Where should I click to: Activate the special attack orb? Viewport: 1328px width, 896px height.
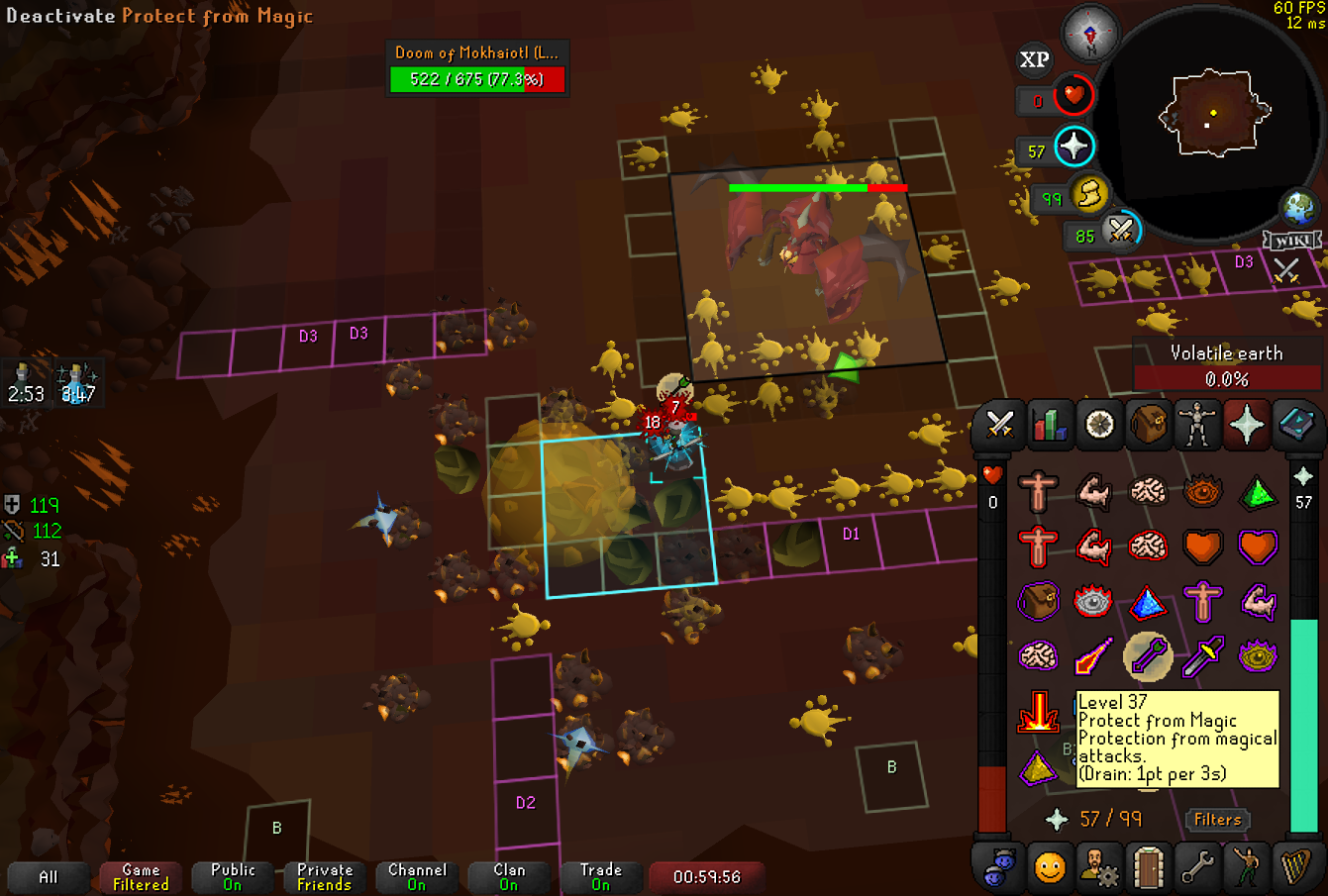click(x=1121, y=231)
